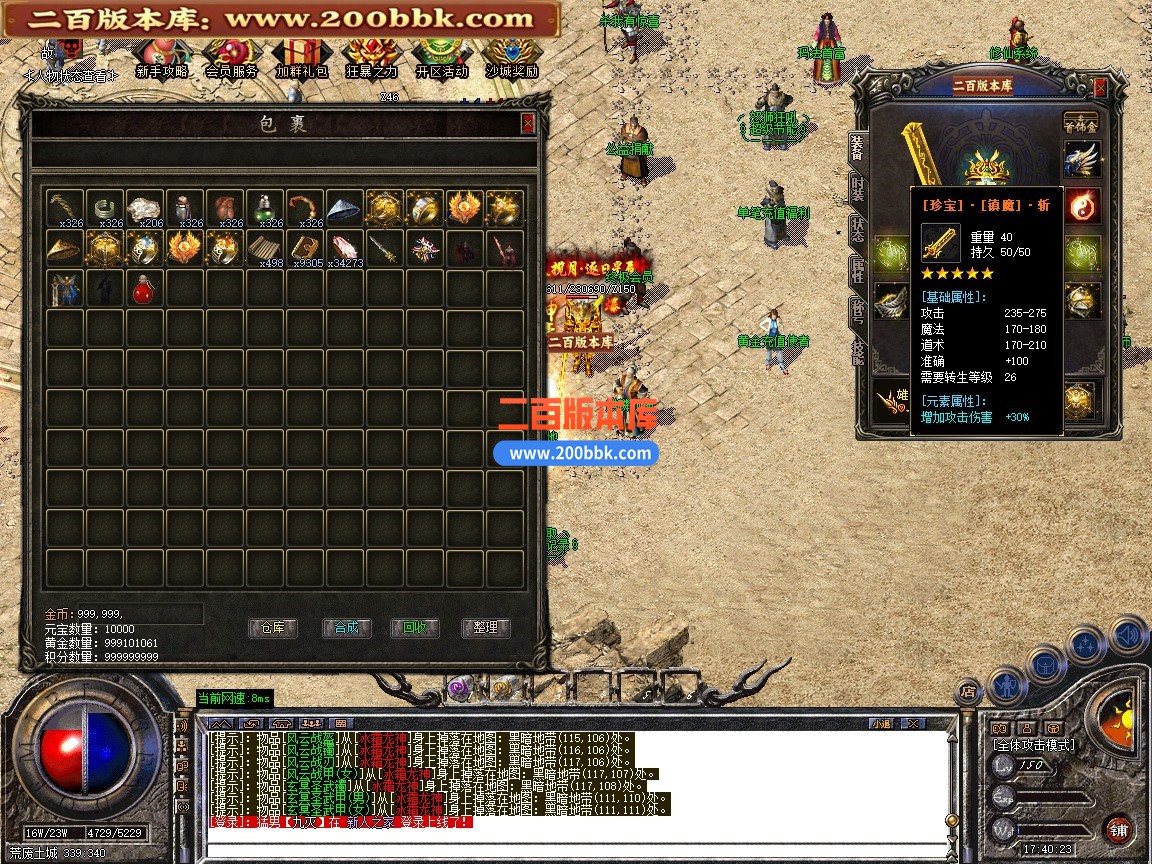Open the 新手攻略 beginner guide
Screen dimensions: 1152x864
tap(161, 59)
